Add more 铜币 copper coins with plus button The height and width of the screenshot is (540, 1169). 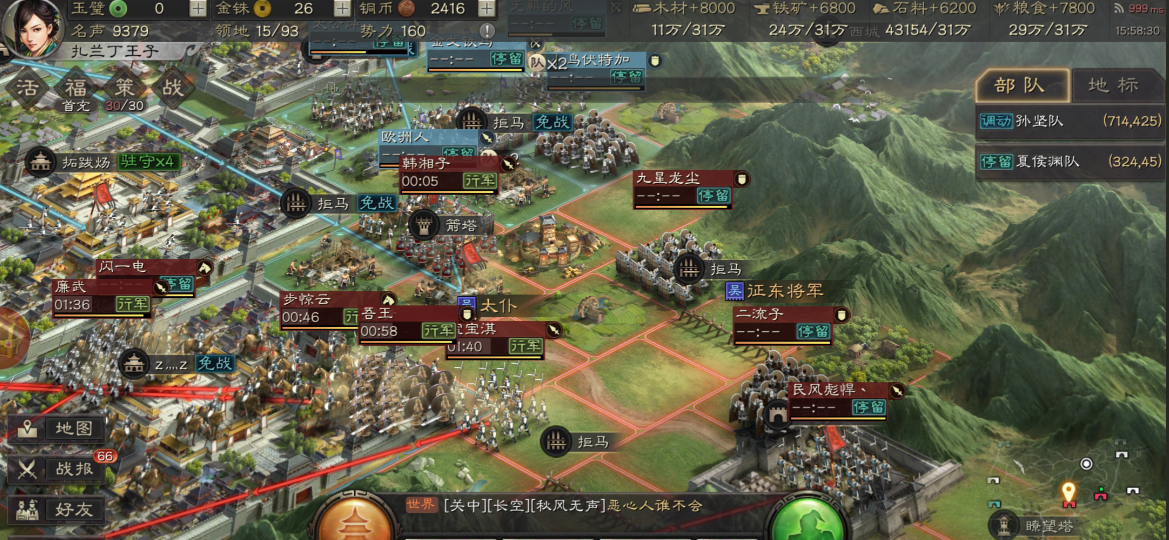[x=486, y=9]
